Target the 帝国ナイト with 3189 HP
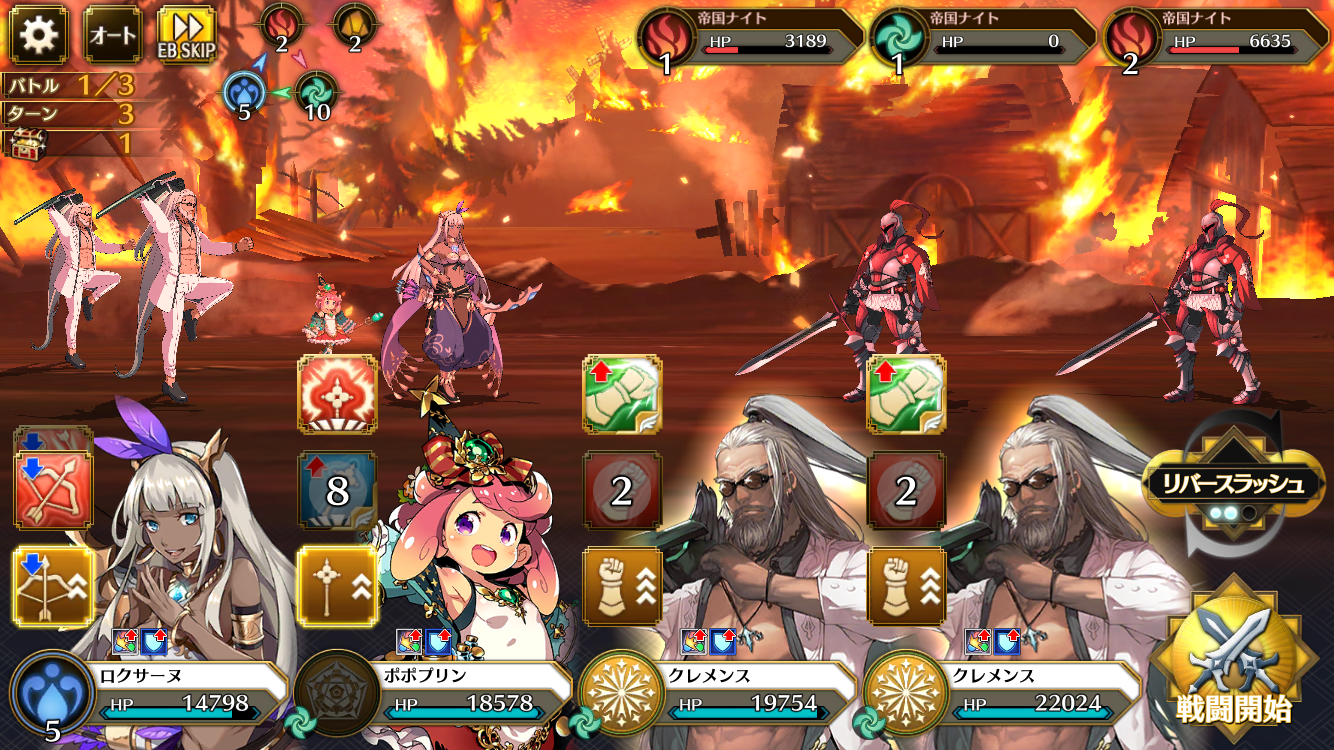This screenshot has width=1334, height=750. (x=752, y=37)
